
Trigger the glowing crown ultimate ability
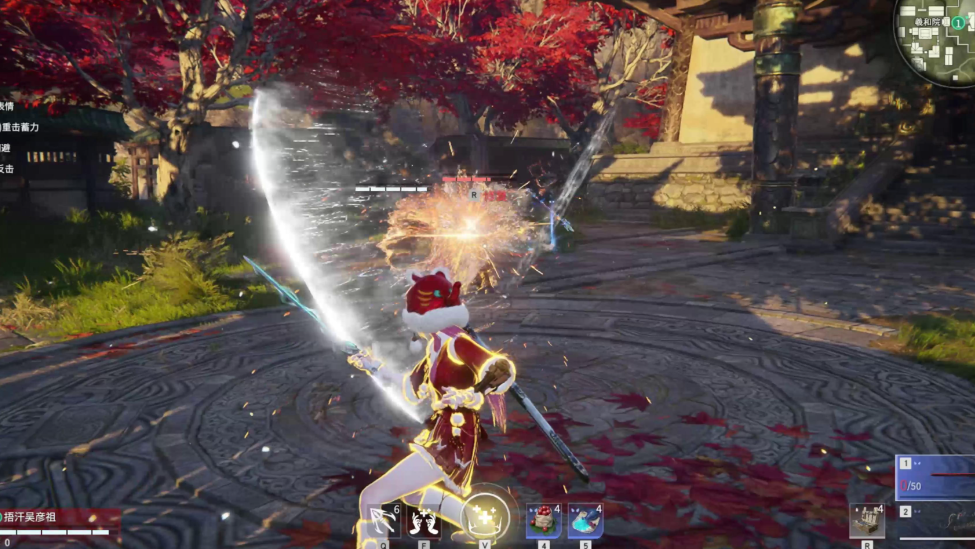[485, 518]
